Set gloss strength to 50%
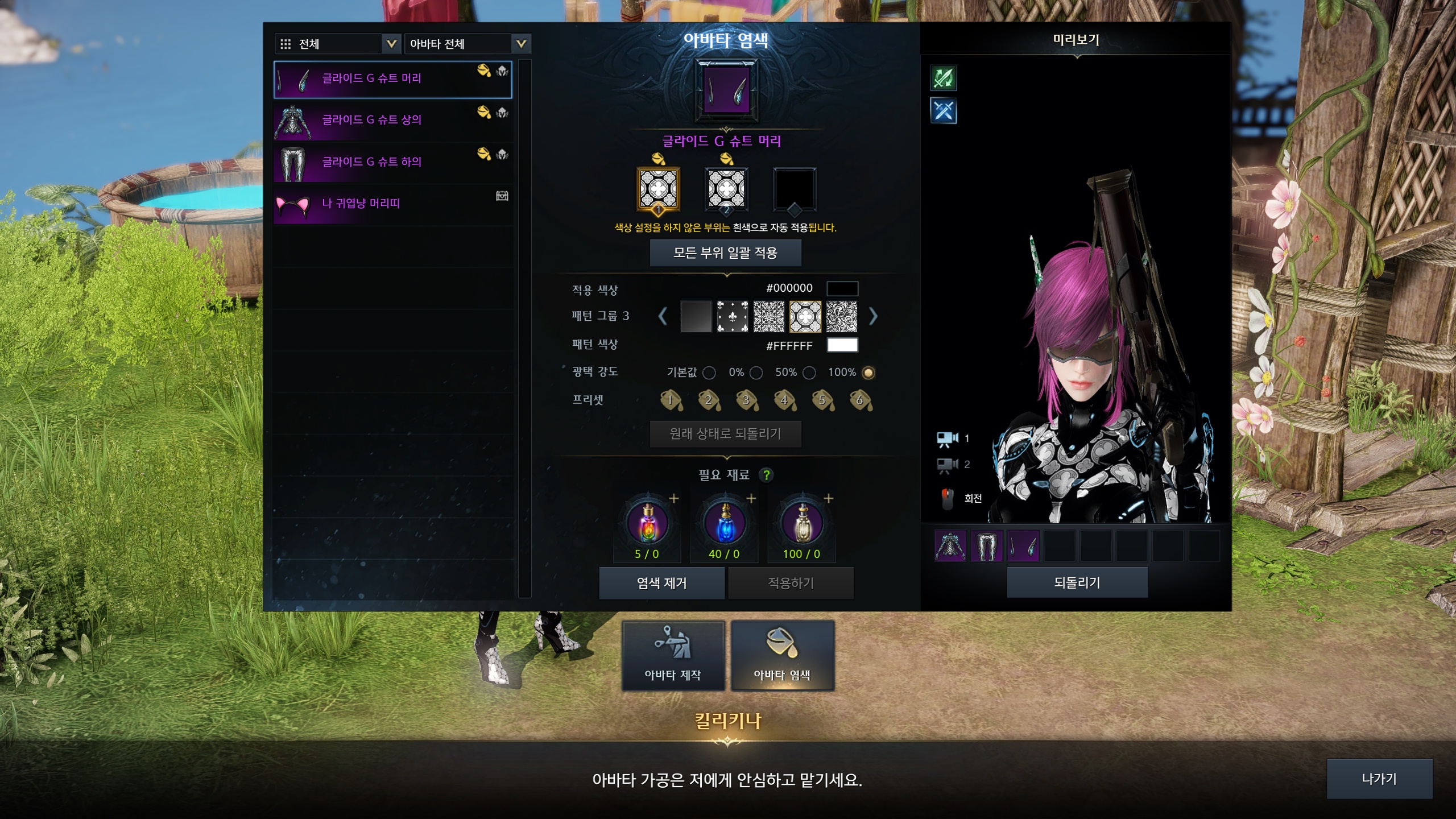This screenshot has width=1456, height=819. pyautogui.click(x=809, y=373)
